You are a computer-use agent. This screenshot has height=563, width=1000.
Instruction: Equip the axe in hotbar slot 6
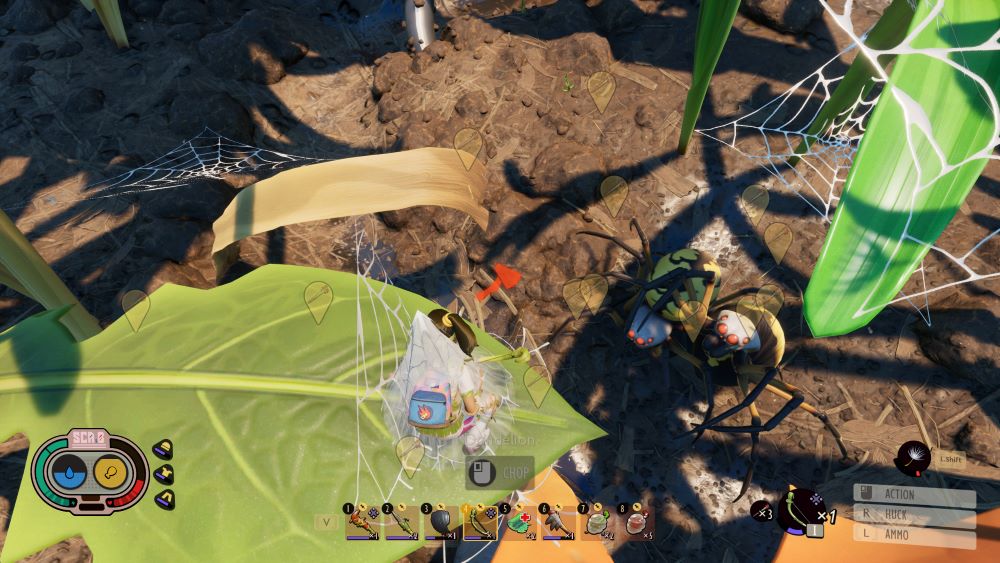tap(558, 521)
